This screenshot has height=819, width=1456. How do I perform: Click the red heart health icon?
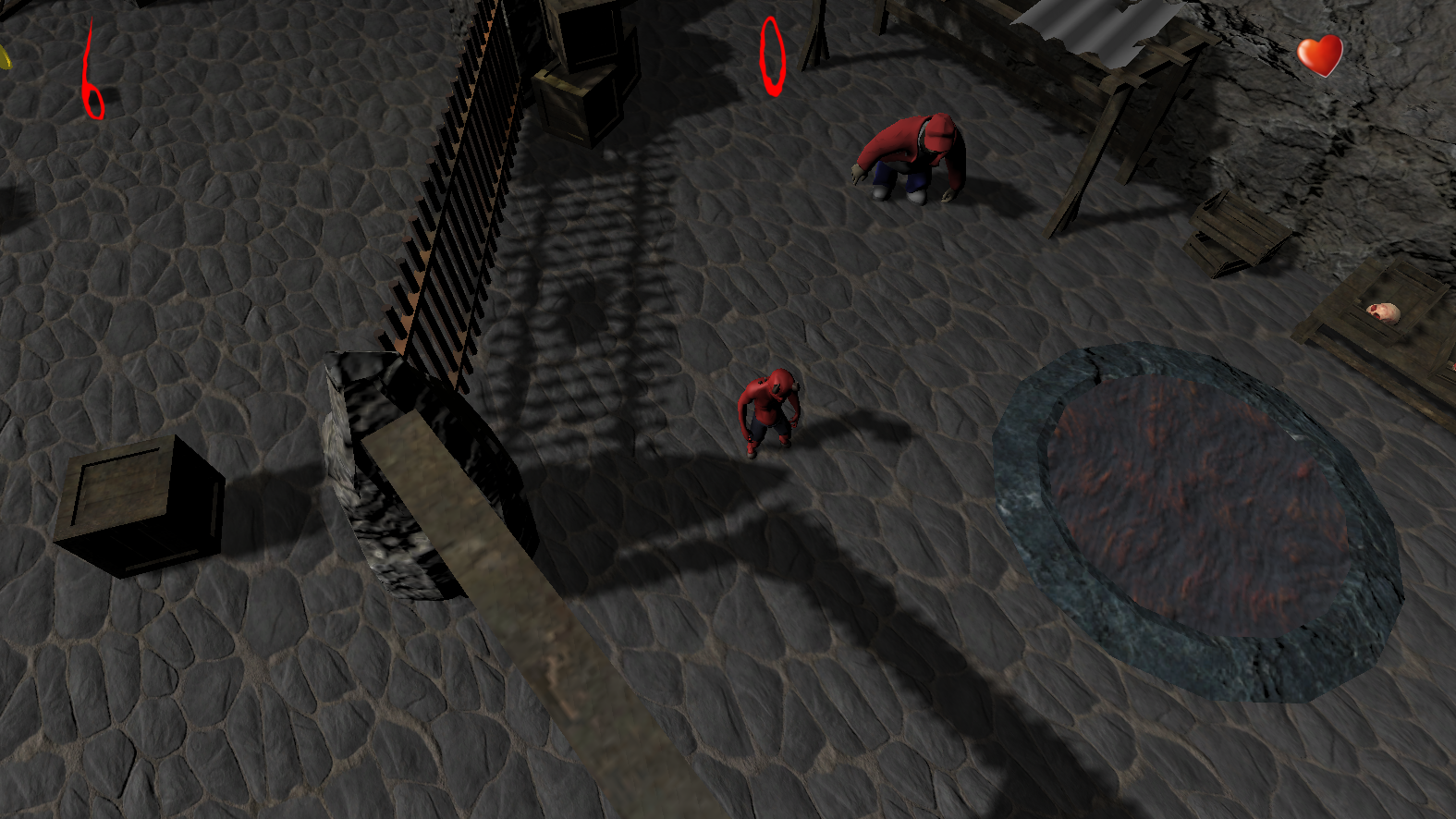tap(1320, 57)
